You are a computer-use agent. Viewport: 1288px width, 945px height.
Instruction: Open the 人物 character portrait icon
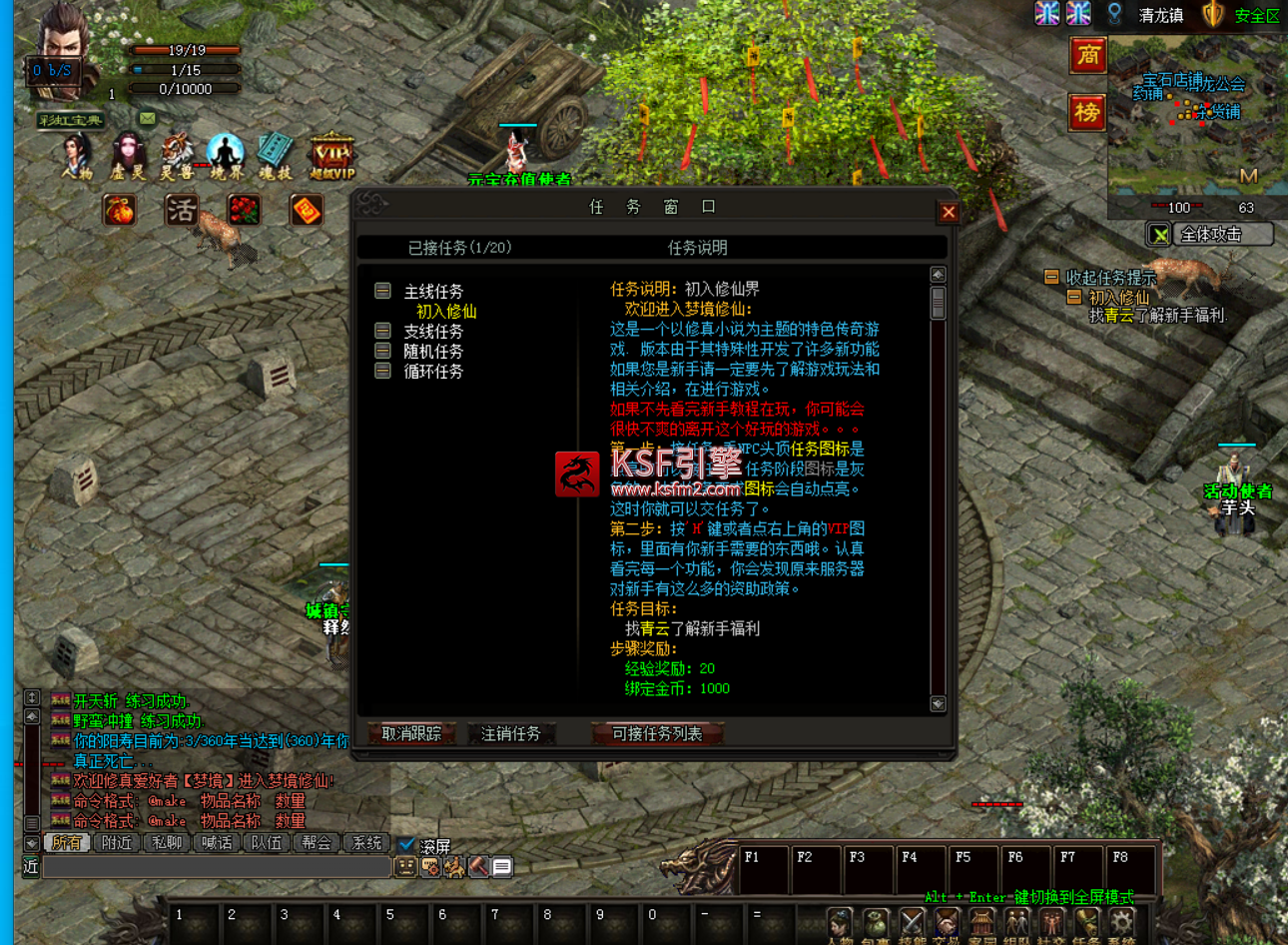pos(78,156)
